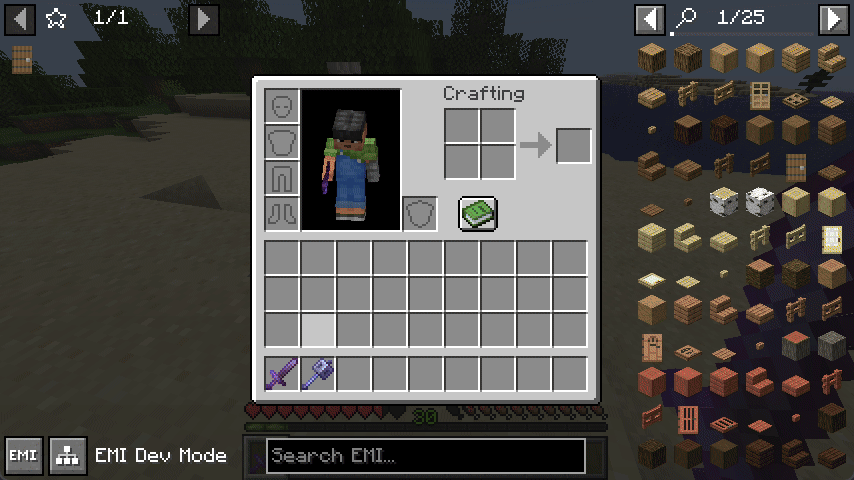
Task: Toggle the EMI index magnifier icon
Action: click(x=686, y=18)
